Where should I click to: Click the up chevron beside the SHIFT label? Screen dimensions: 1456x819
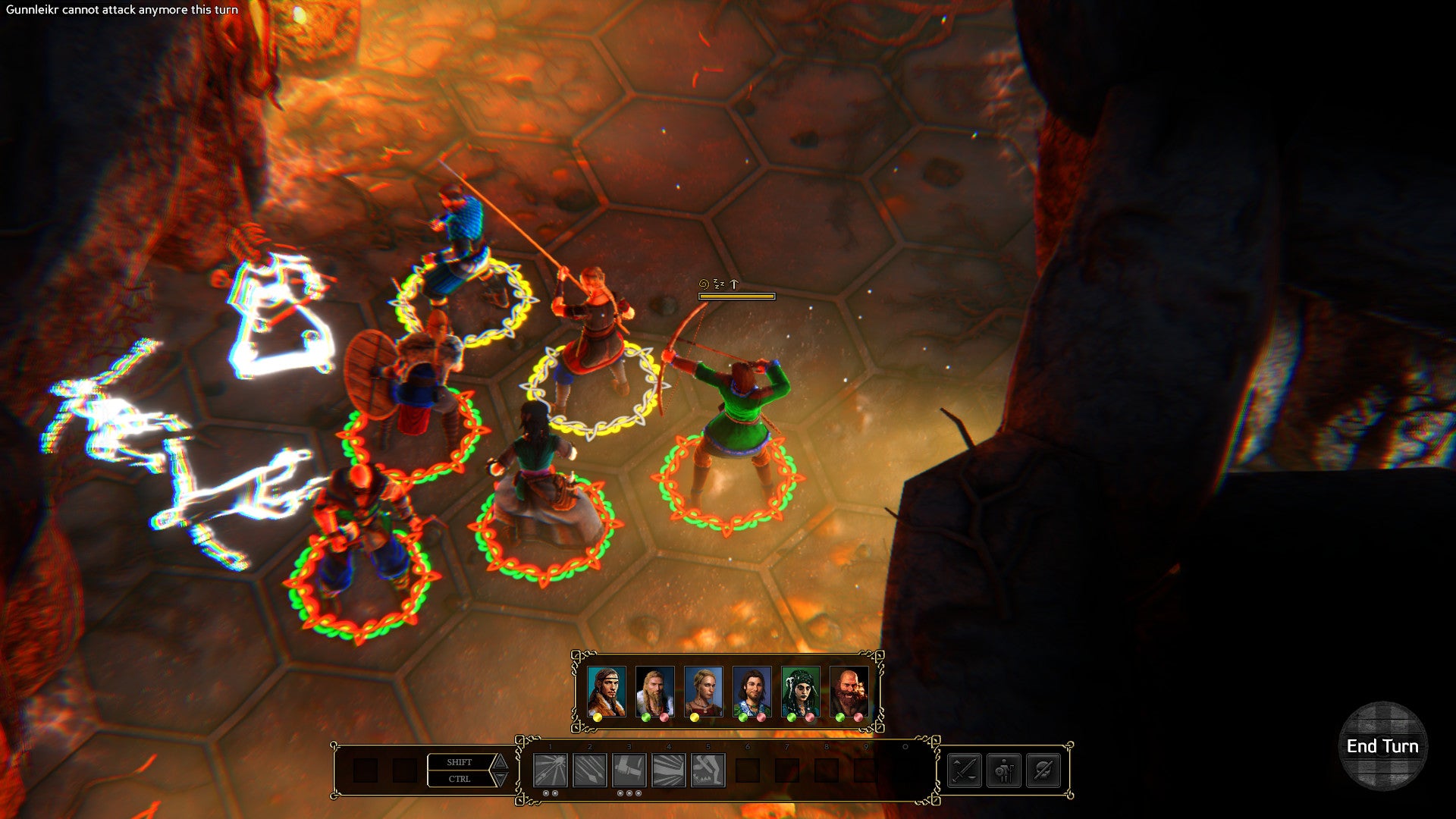pyautogui.click(x=500, y=761)
